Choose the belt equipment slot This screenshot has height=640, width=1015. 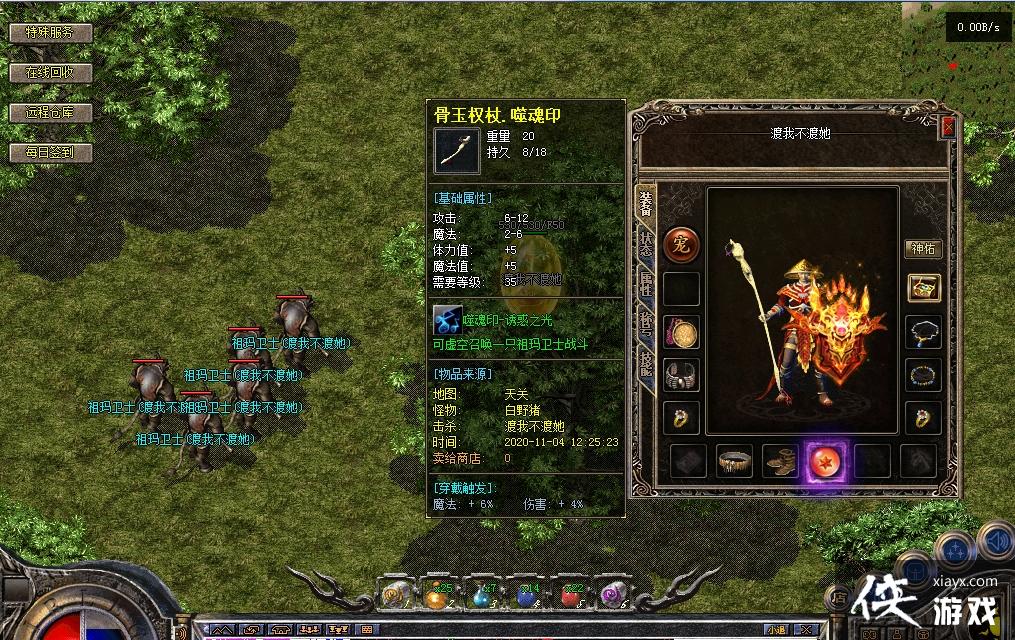[735, 461]
